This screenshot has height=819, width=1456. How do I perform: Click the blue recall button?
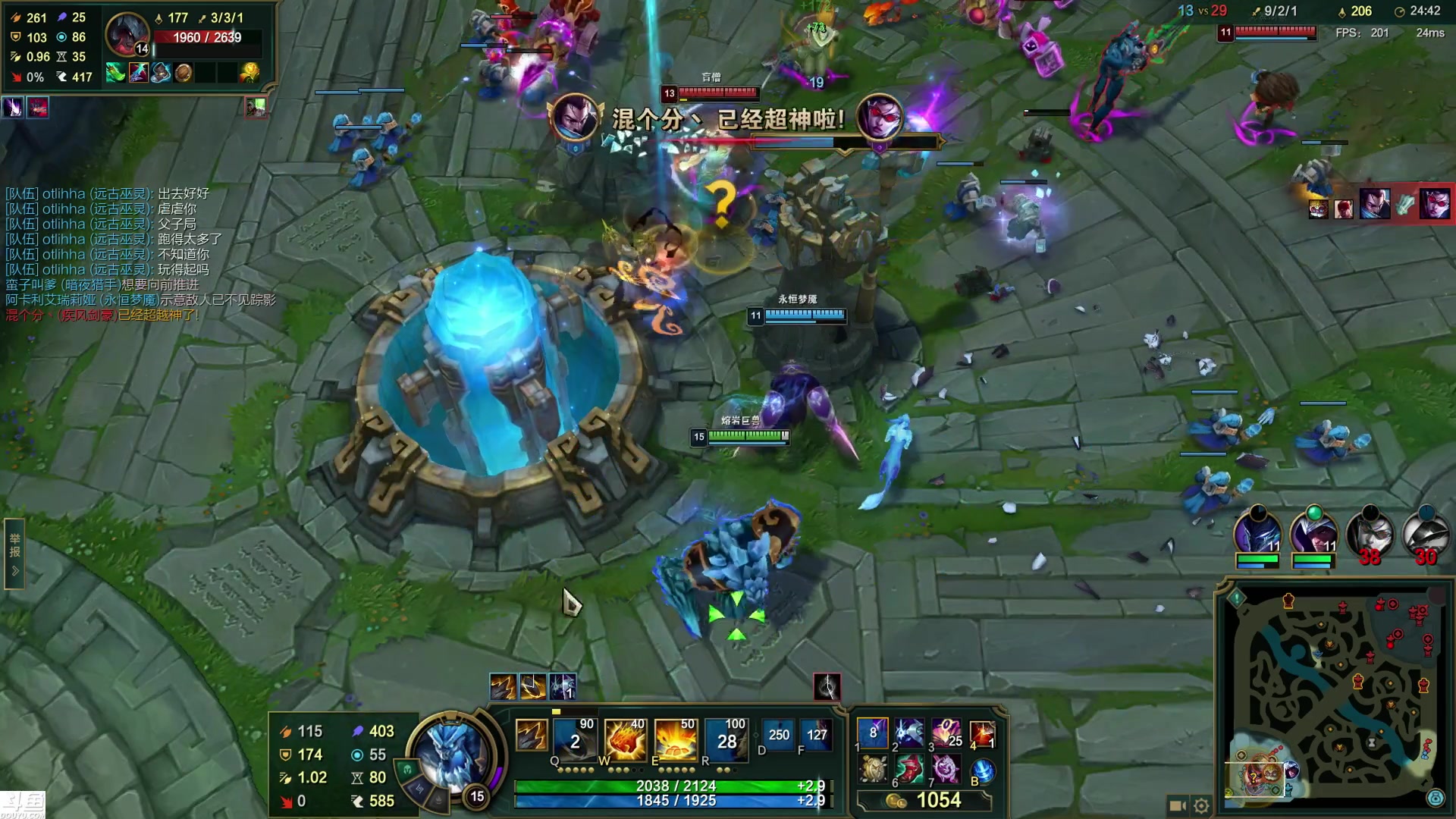tap(982, 771)
